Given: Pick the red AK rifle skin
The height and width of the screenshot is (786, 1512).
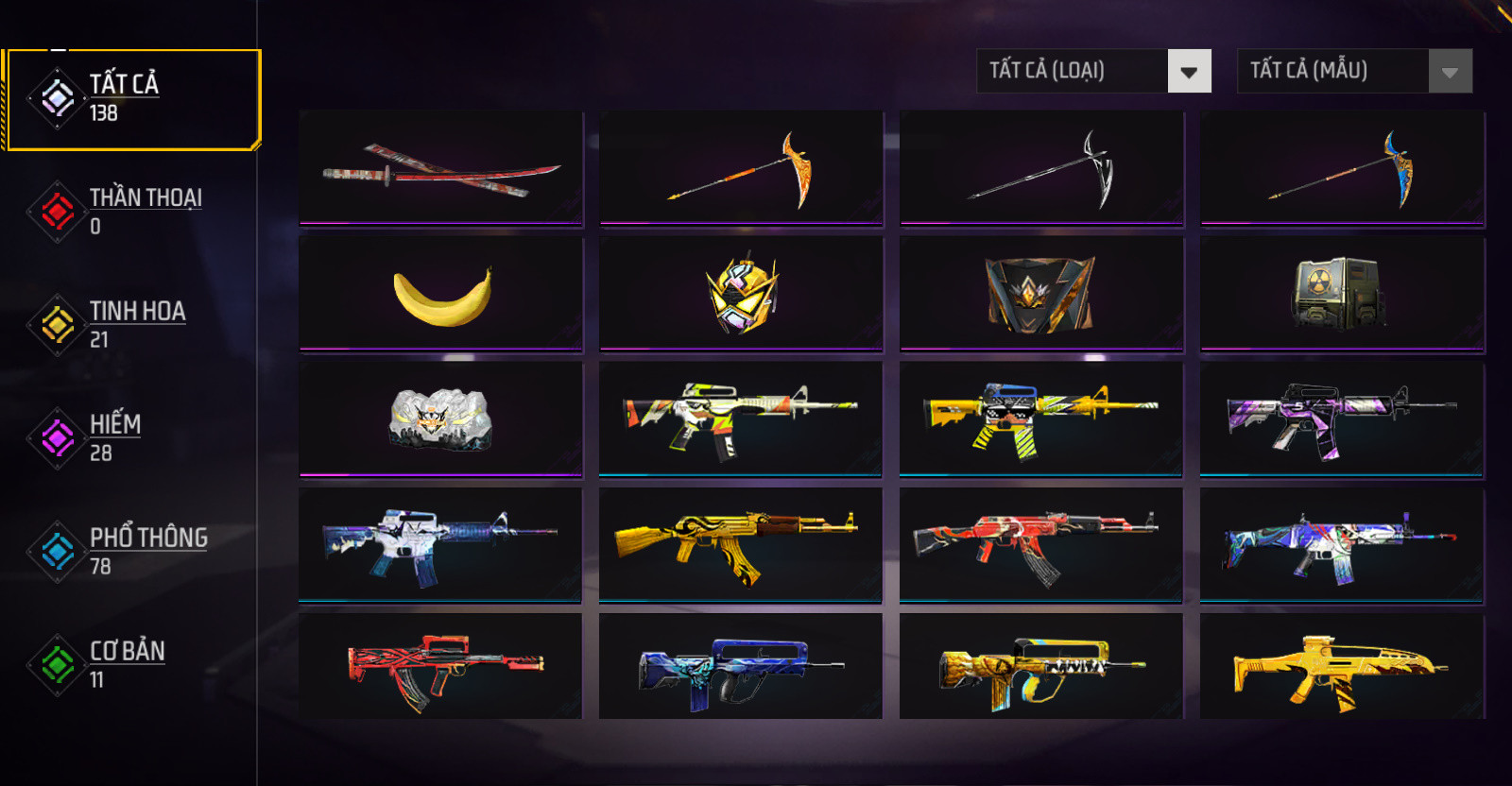Looking at the screenshot, I should coord(1041,545).
